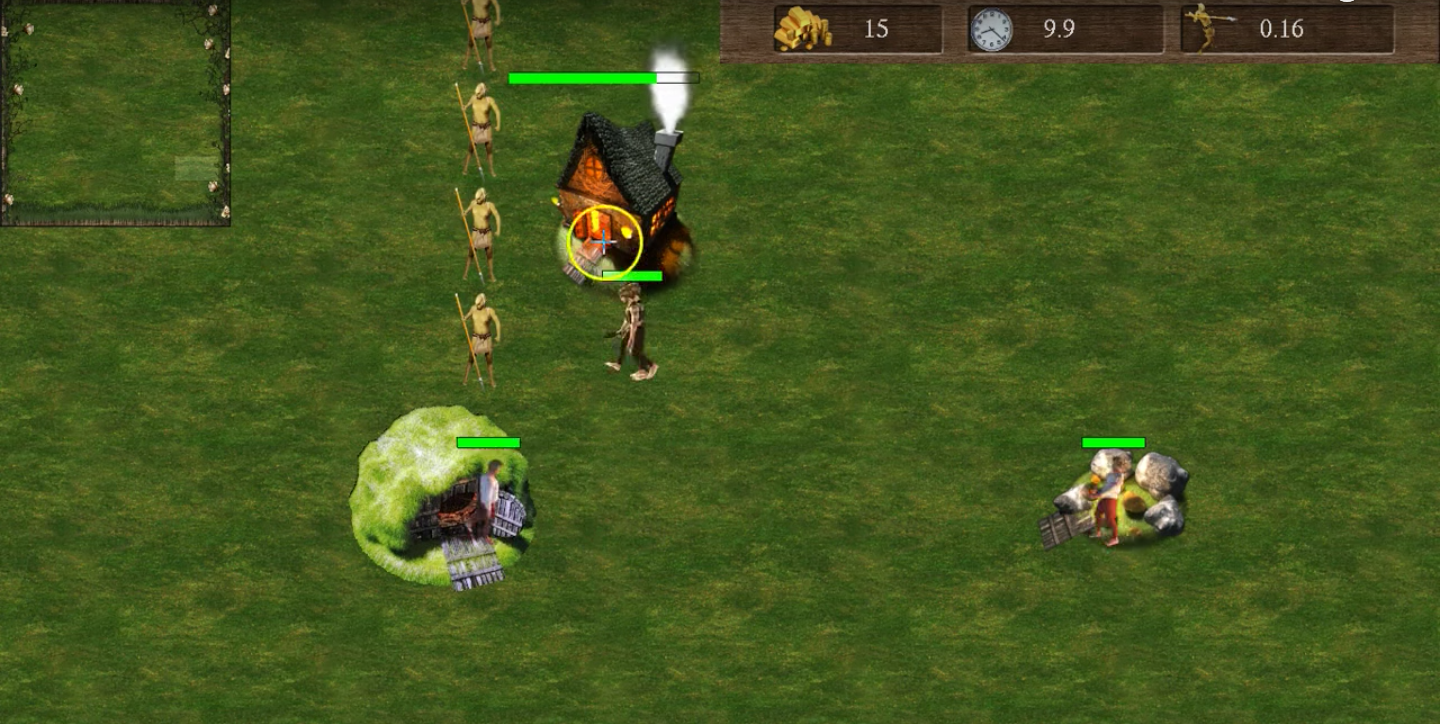Click the minimap in the corner
The image size is (1440, 724).
coord(115,112)
